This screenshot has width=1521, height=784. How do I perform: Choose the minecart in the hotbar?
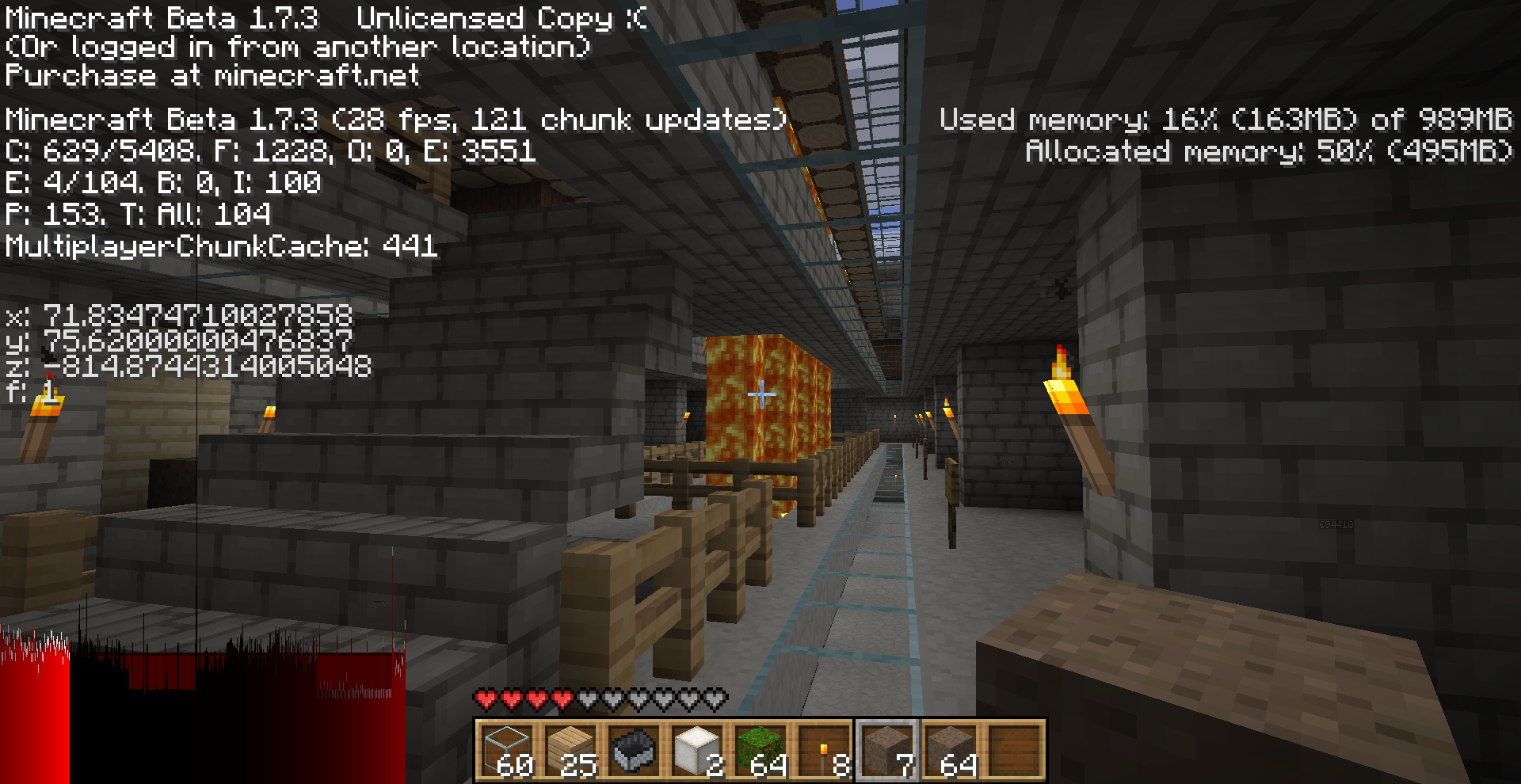(x=634, y=750)
